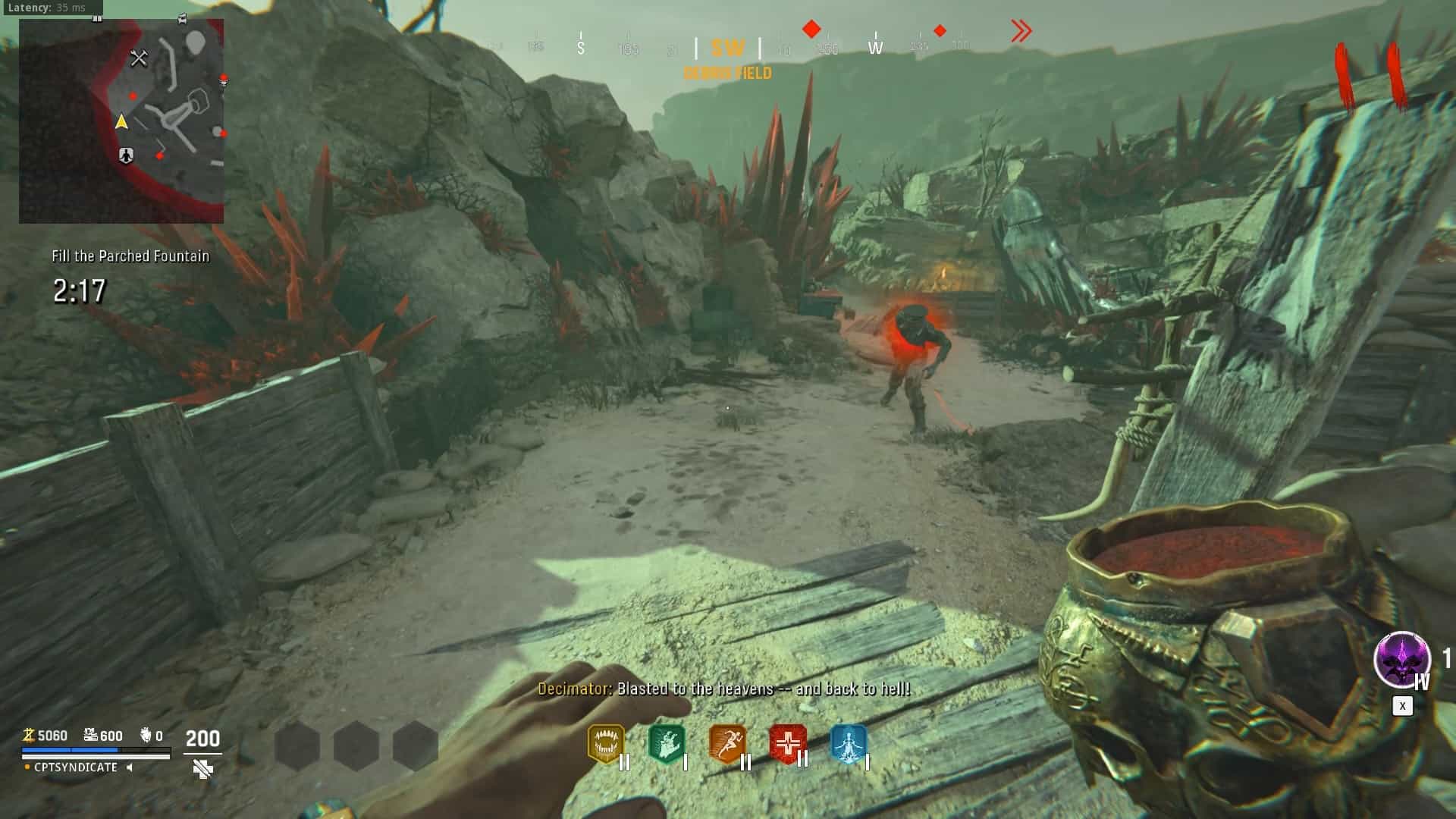The width and height of the screenshot is (1456, 819).
Task: Click the speaker icon beside CPTSYNDICATE
Action: coord(130,767)
